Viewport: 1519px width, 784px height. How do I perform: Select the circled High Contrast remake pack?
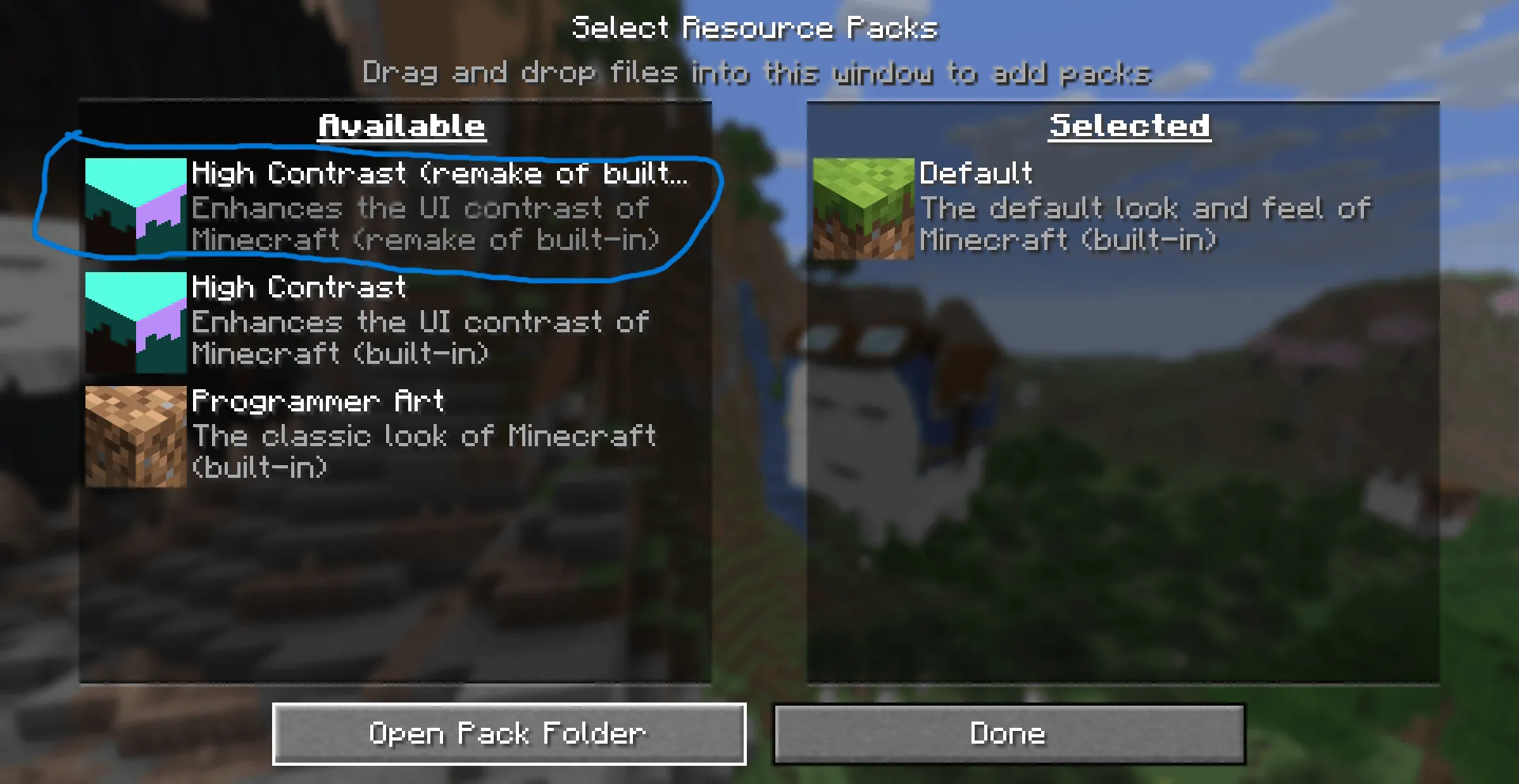(396, 207)
